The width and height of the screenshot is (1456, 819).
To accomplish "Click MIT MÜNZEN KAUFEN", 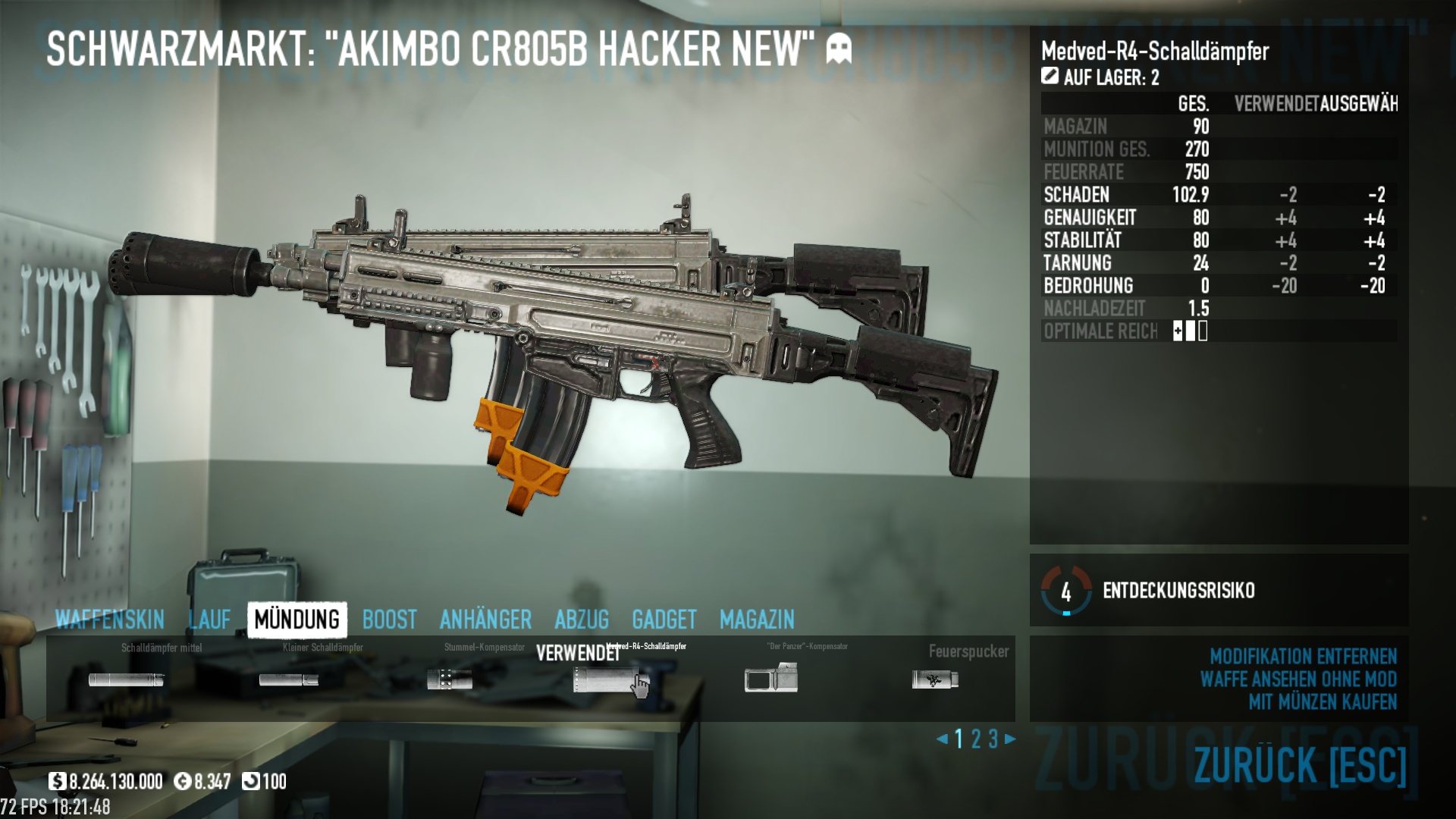I will pos(1323,701).
